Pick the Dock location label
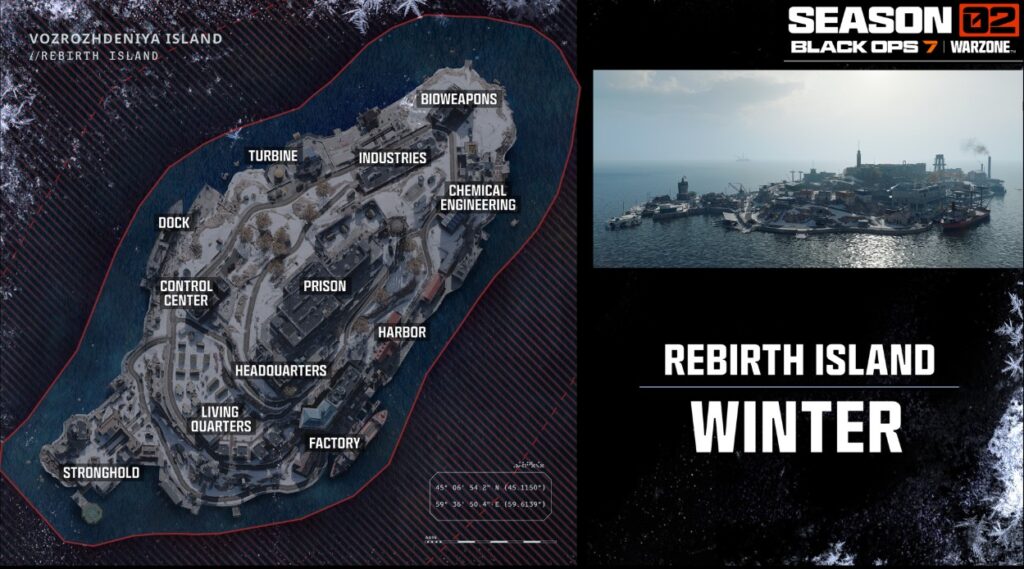The width and height of the screenshot is (1024, 569). pos(174,222)
